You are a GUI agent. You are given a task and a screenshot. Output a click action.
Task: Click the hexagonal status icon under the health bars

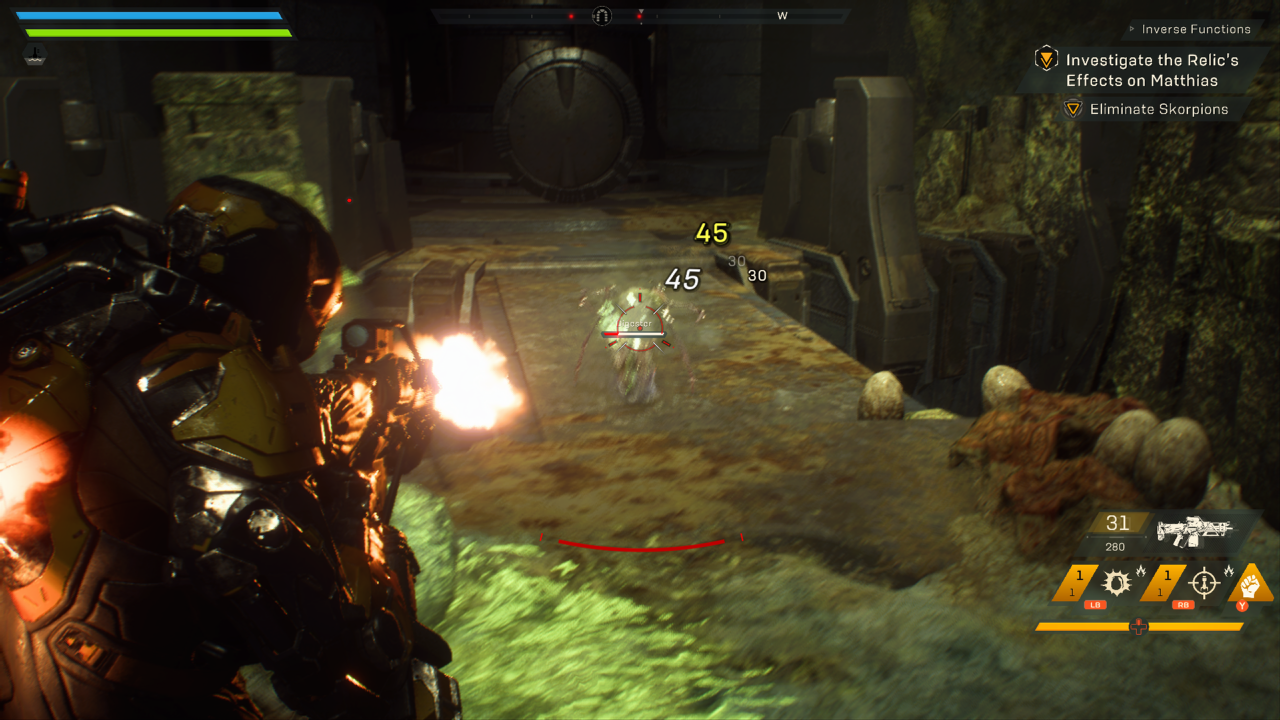[35, 56]
